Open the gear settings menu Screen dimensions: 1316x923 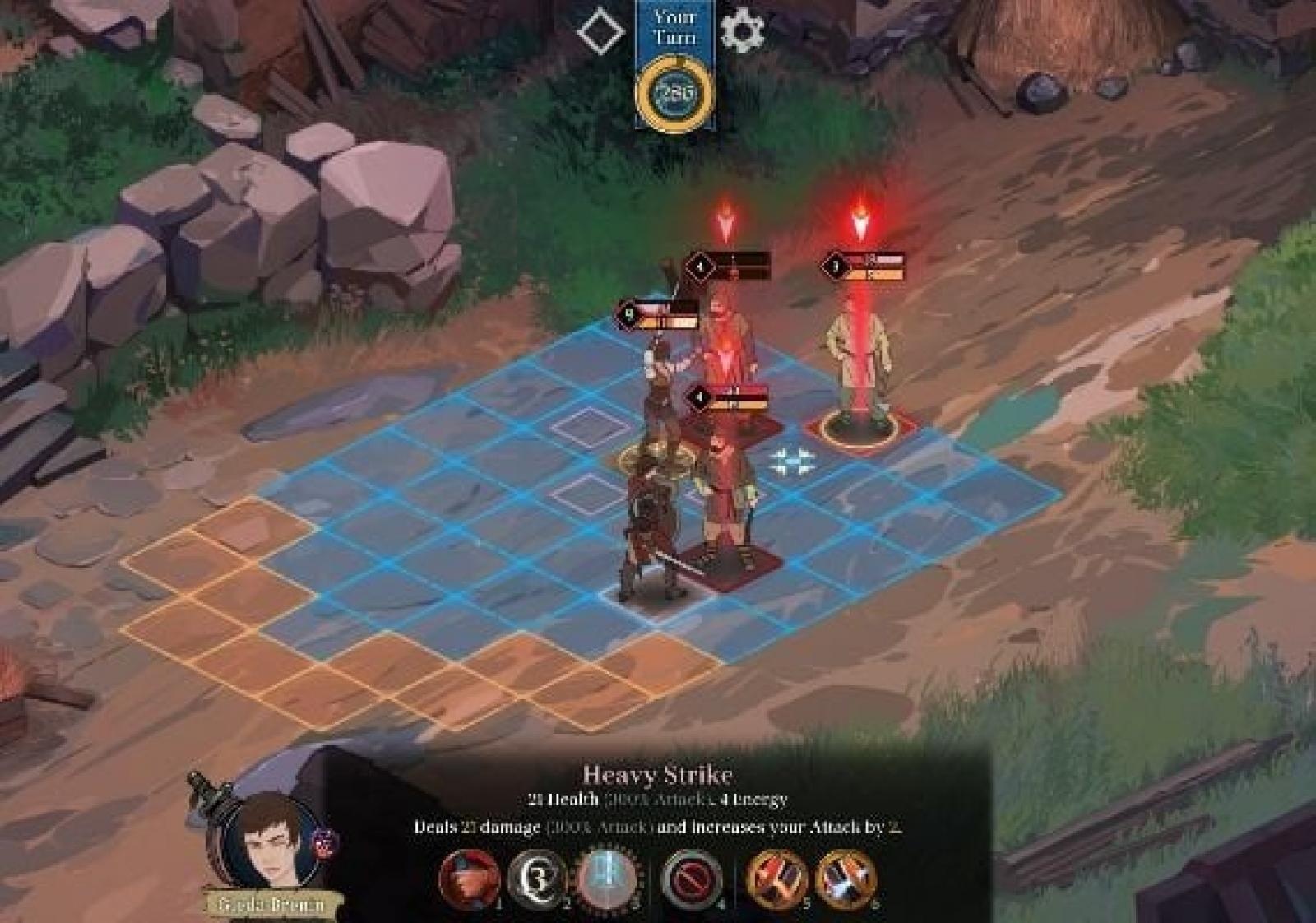741,31
